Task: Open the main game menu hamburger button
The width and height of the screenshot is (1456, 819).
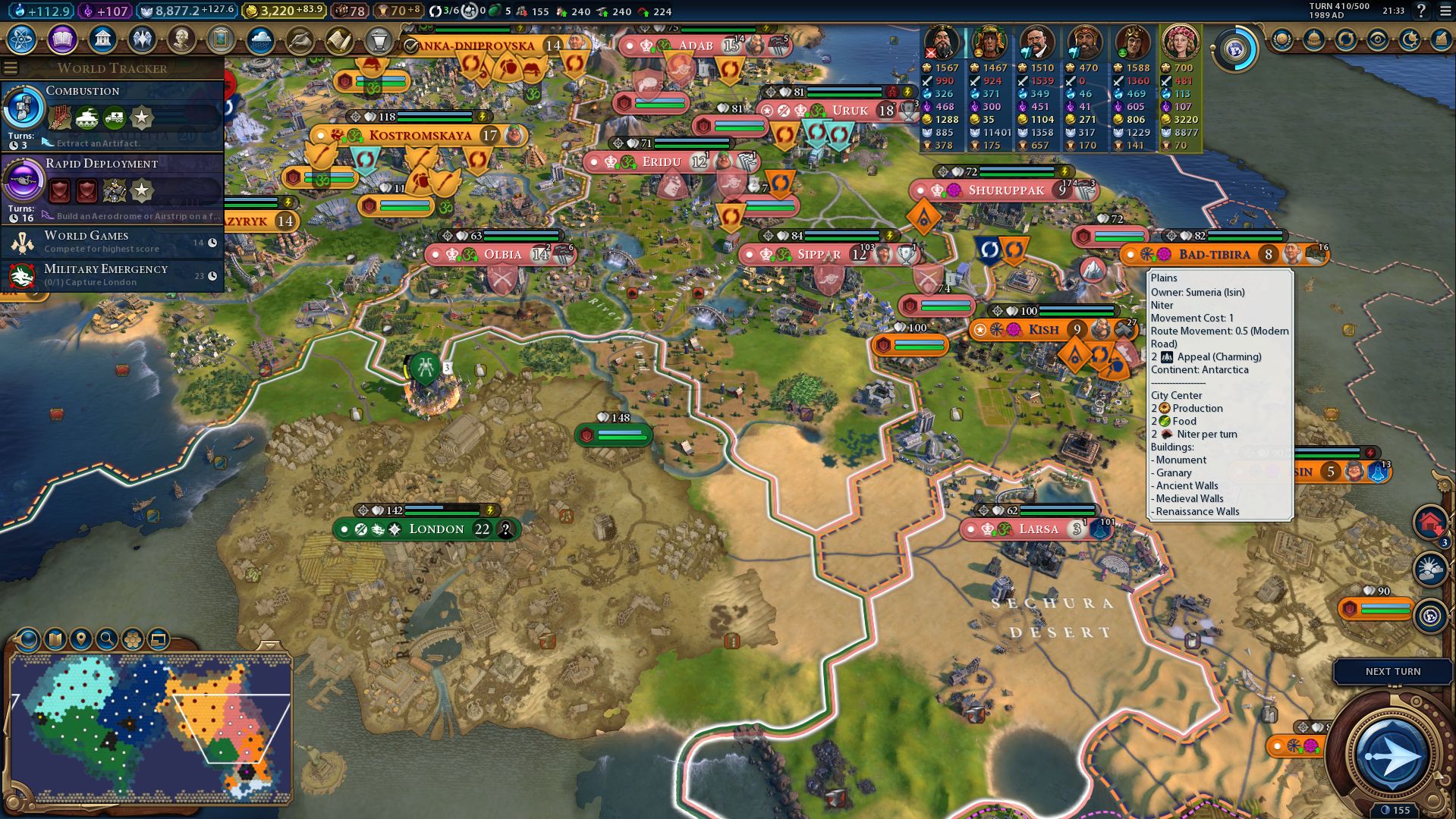Action: click(1445, 11)
